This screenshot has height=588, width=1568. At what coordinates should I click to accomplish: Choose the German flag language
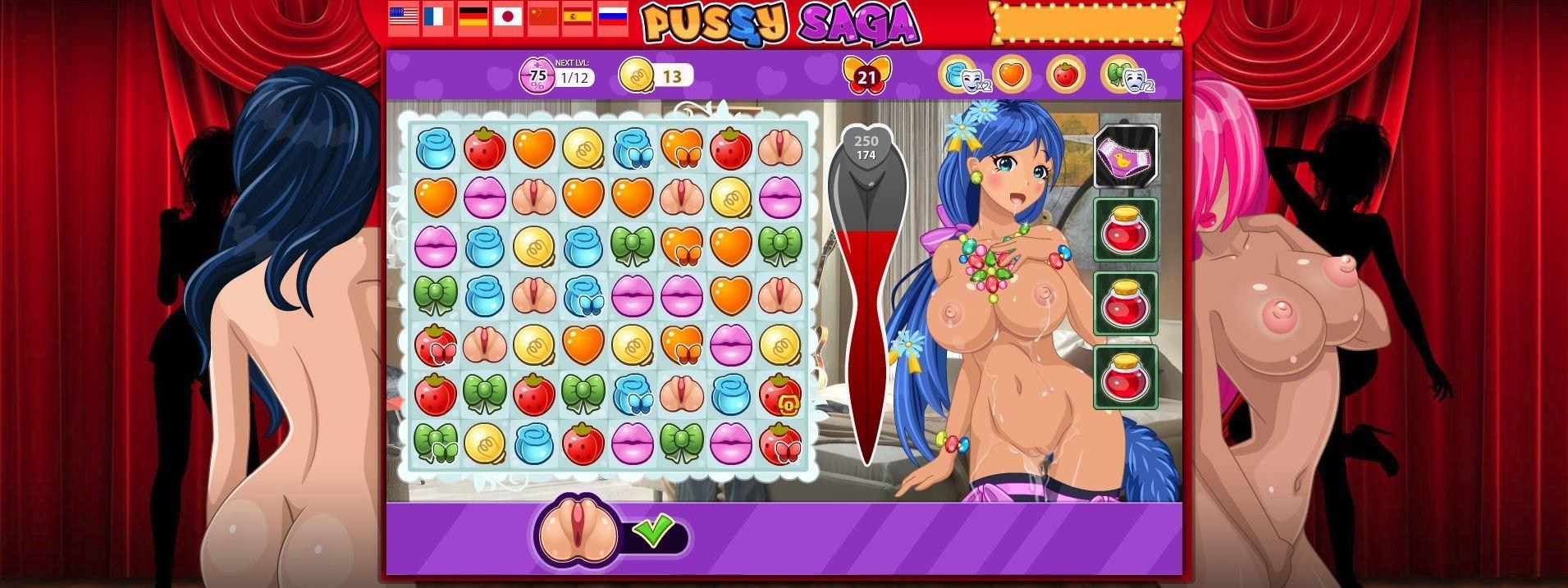[x=473, y=16]
